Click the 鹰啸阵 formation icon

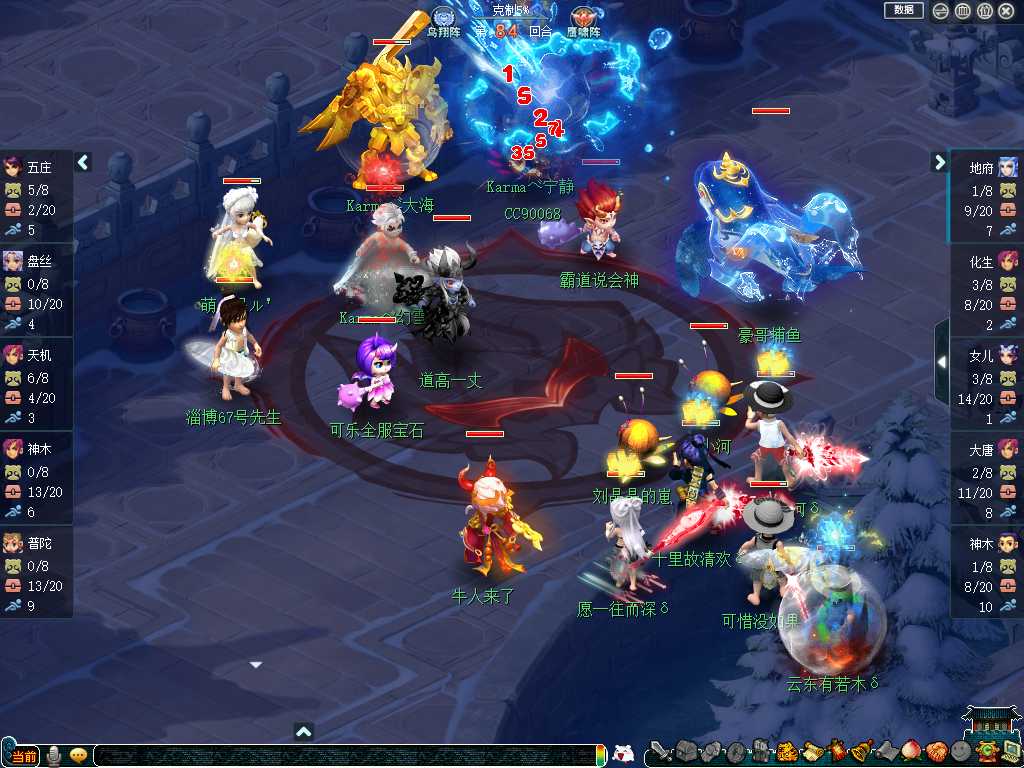pyautogui.click(x=583, y=17)
